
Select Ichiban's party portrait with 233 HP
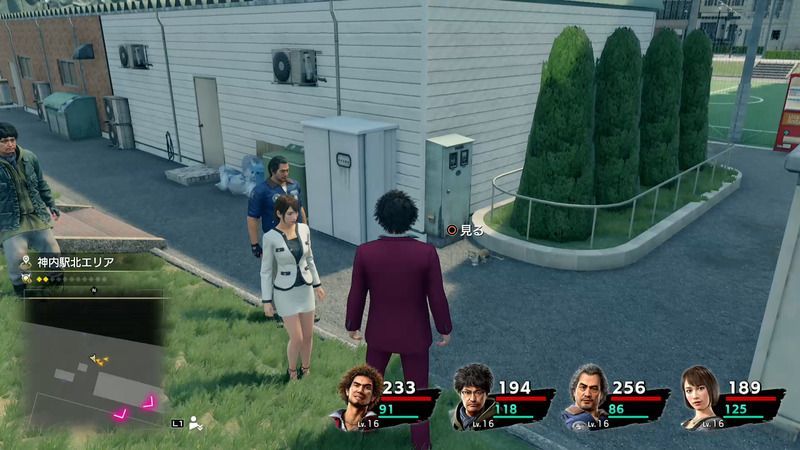coord(358,398)
